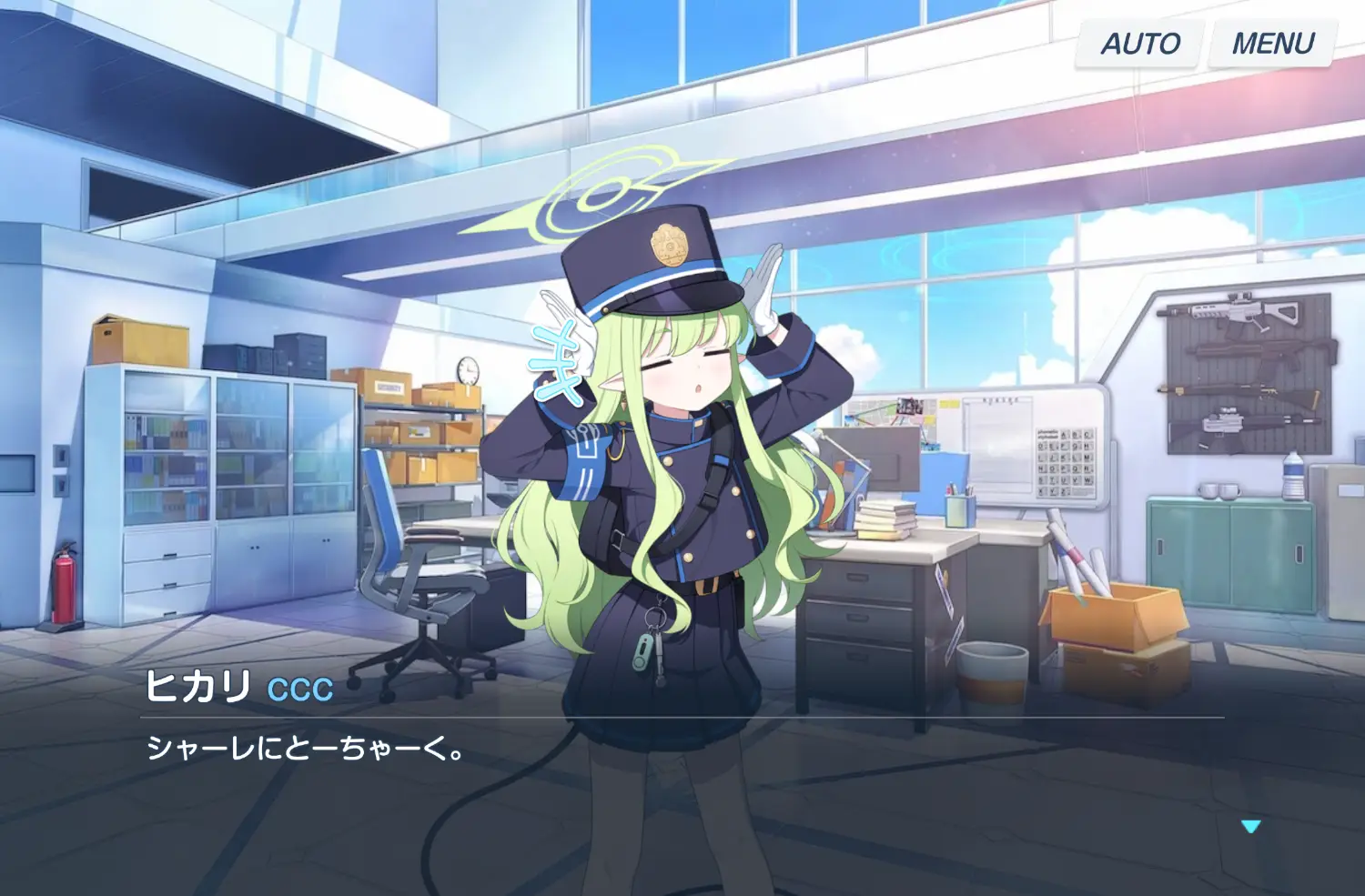Open the MENU button

[1272, 44]
